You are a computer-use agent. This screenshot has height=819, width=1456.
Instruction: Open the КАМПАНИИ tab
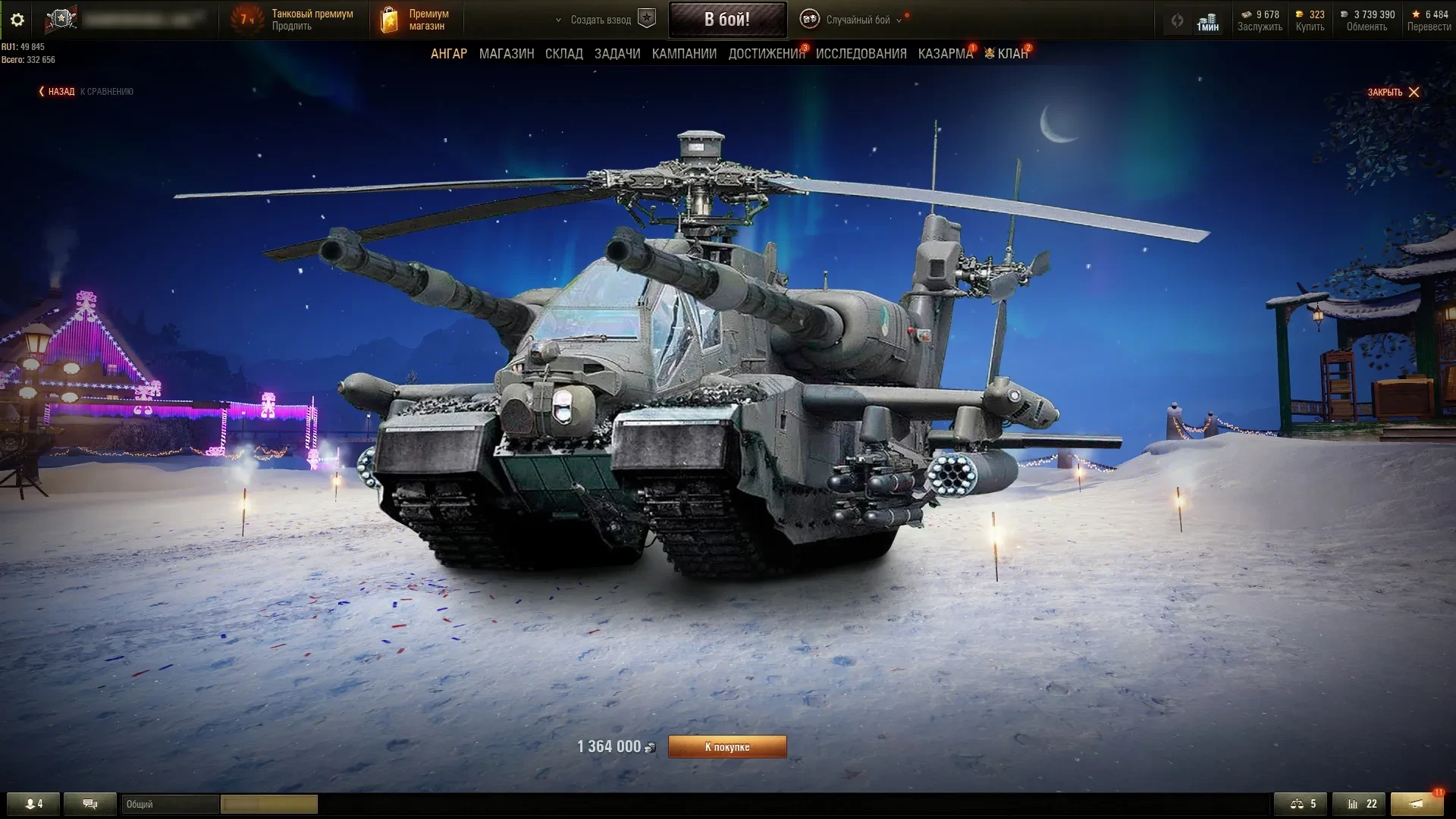[x=684, y=54]
